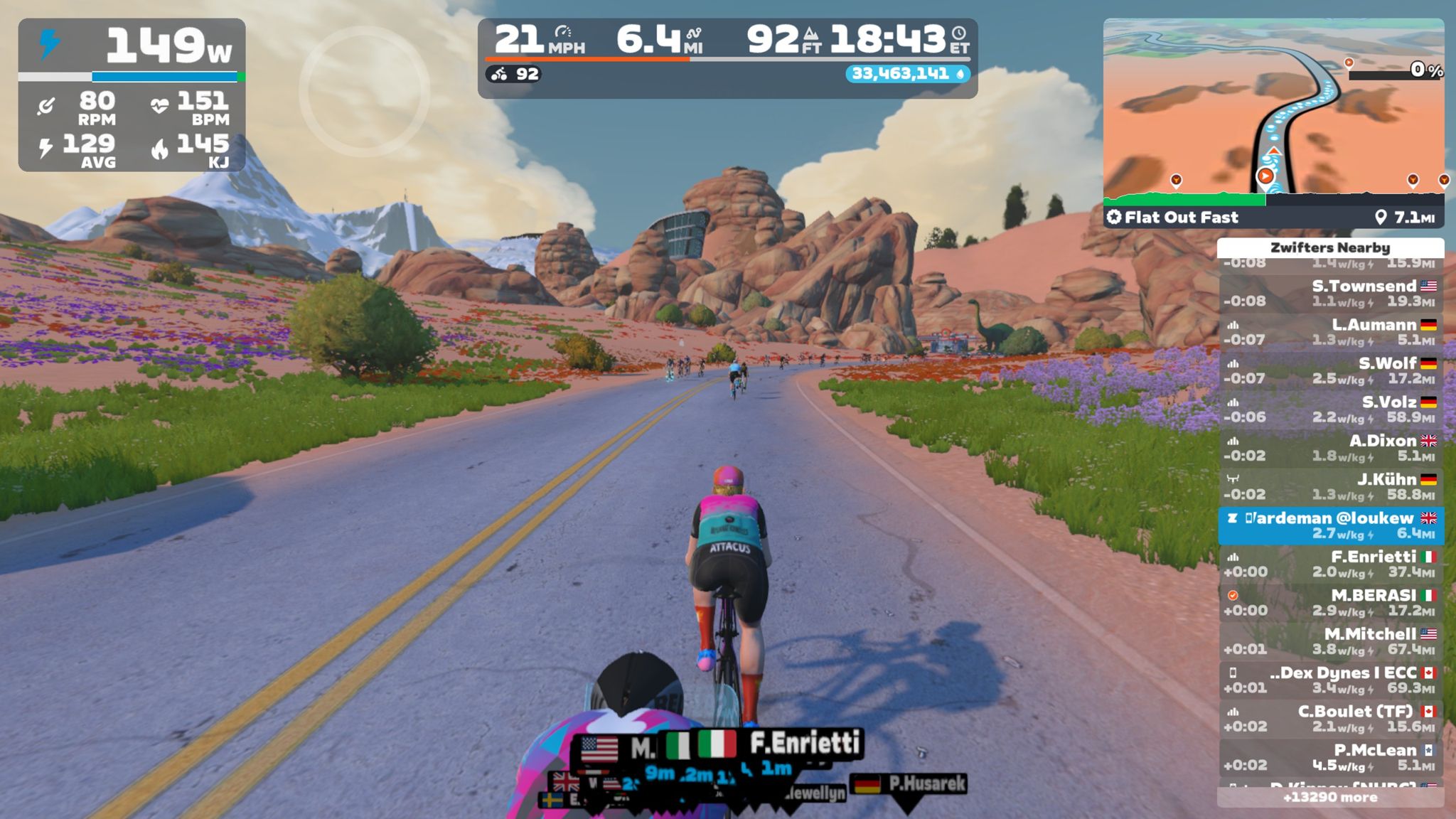
Task: Choose the Dex Dynes I ECC row
Action: click(1331, 680)
